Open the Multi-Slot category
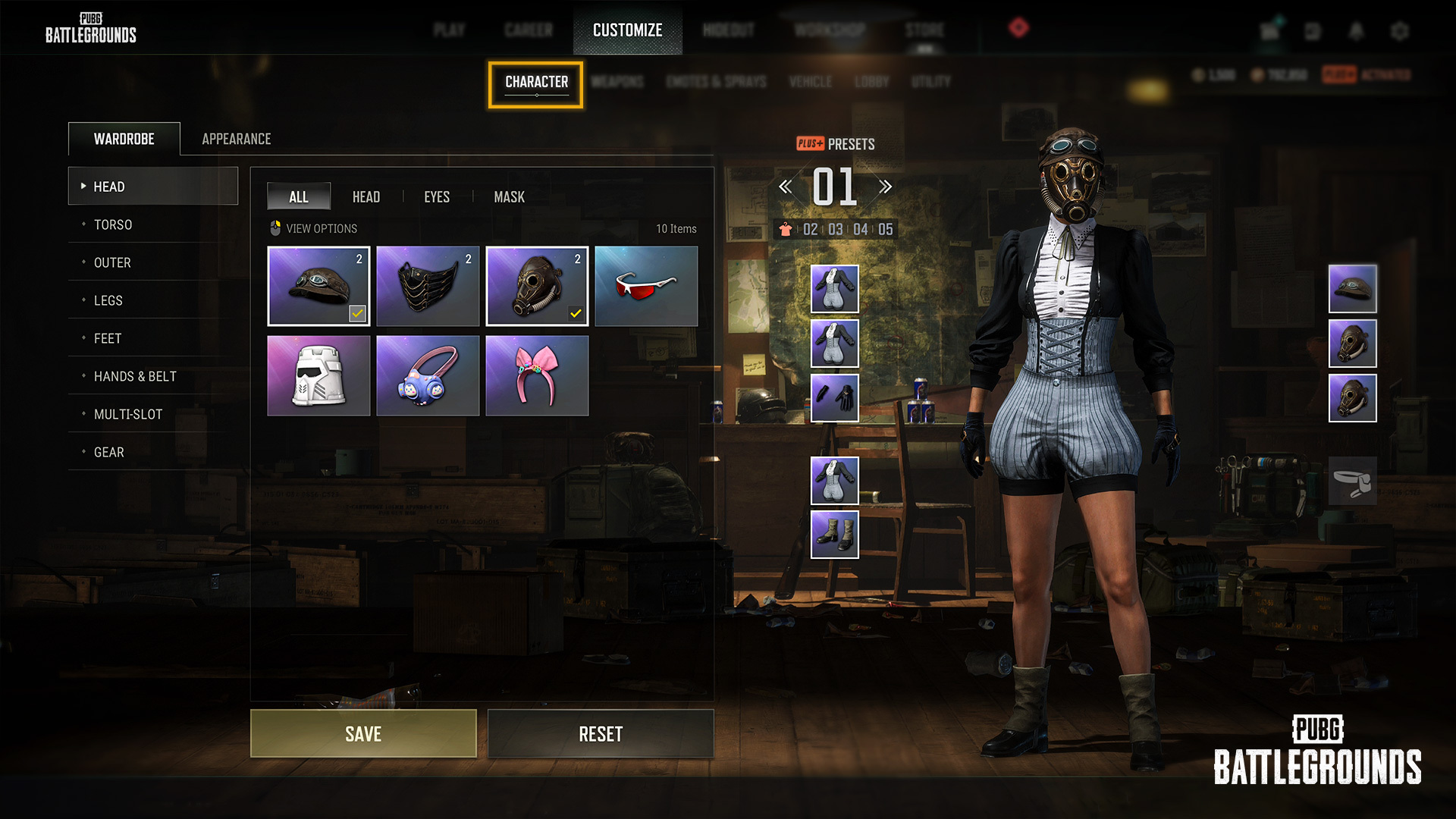The height and width of the screenshot is (819, 1456). pyautogui.click(x=127, y=414)
